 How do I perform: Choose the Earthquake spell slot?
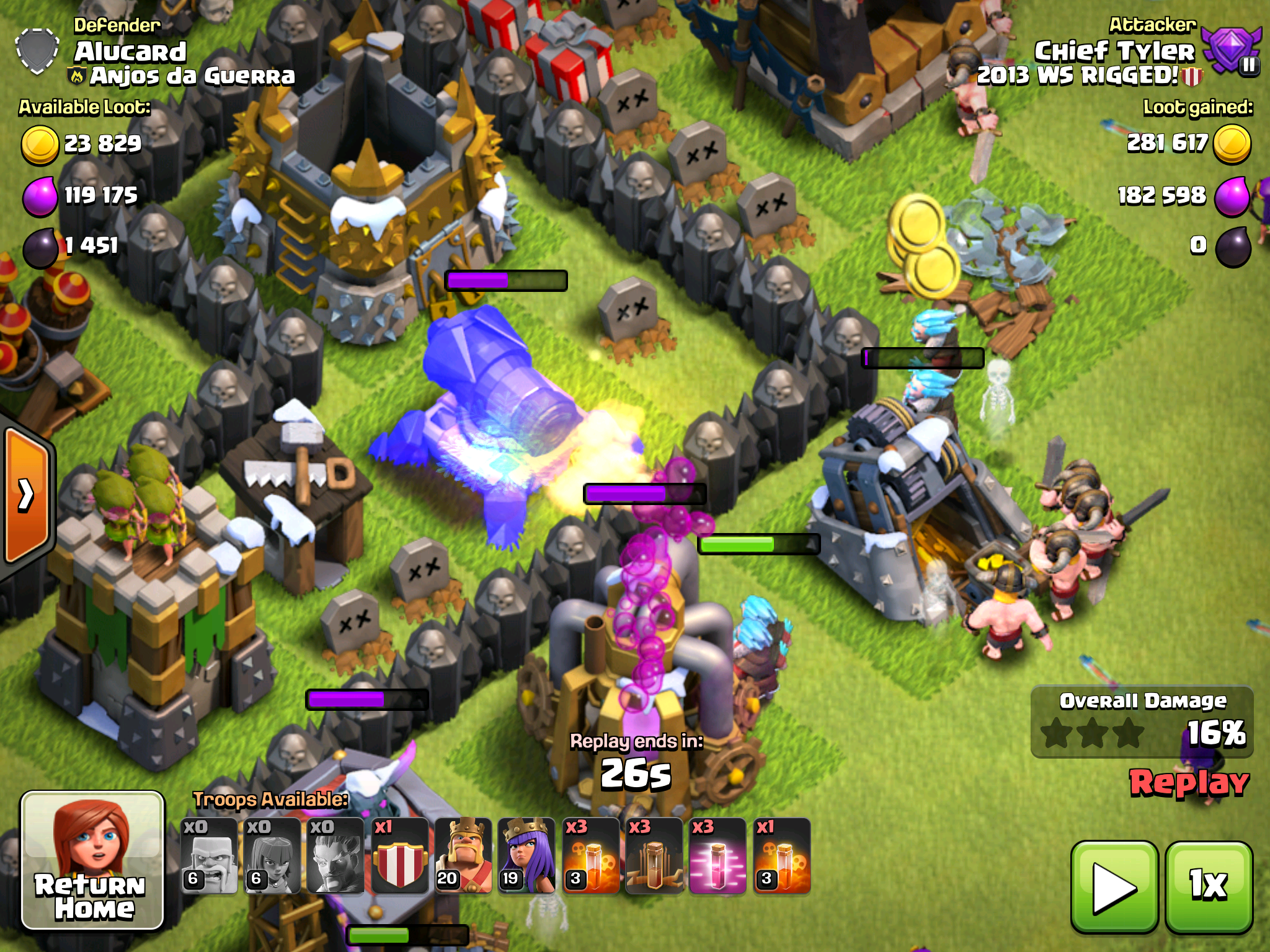click(654, 857)
